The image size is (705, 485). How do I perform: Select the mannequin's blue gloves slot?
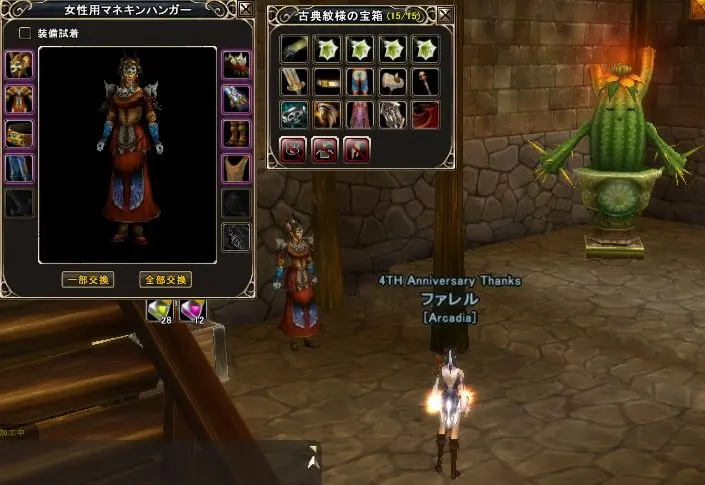[x=236, y=100]
